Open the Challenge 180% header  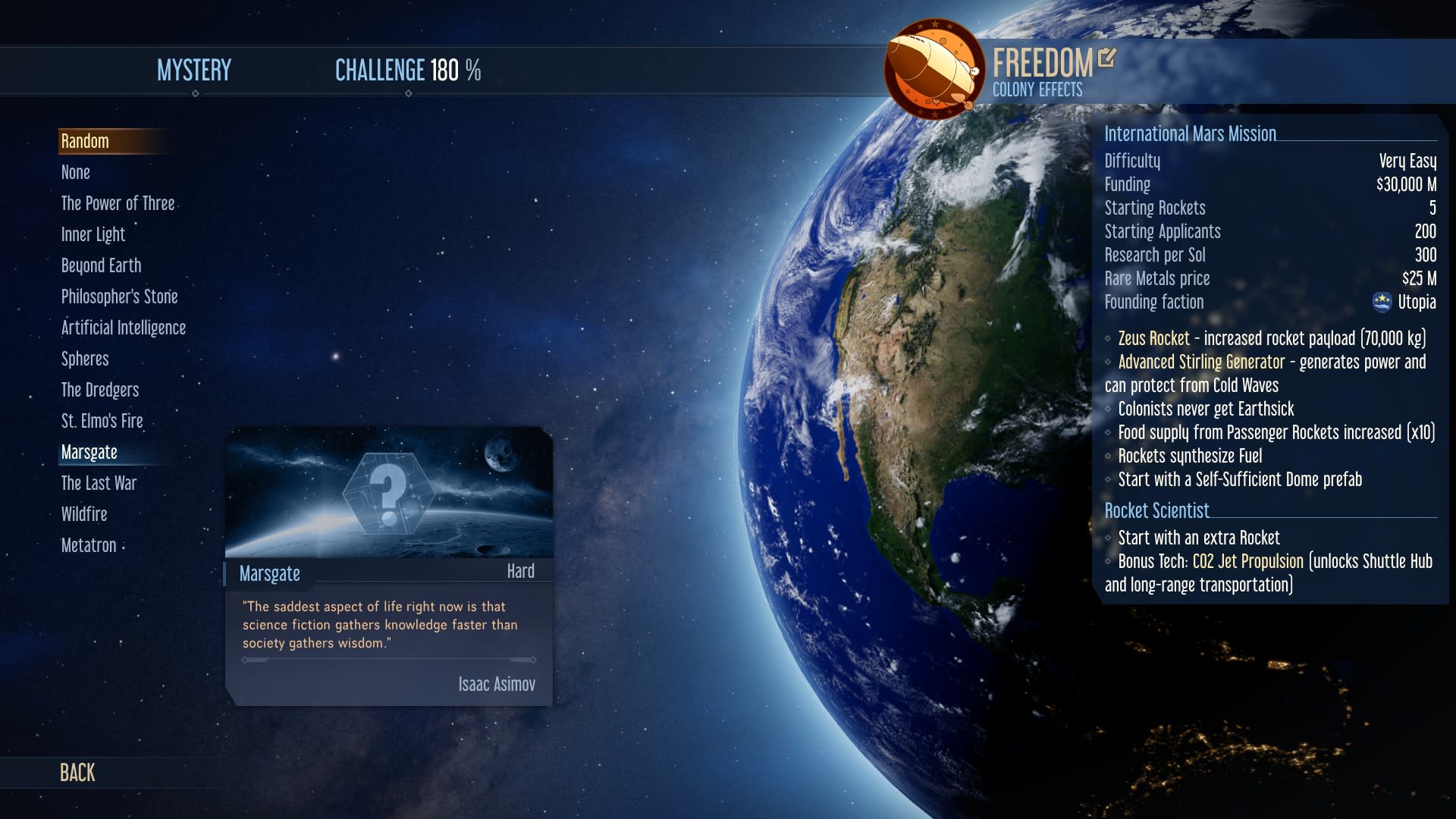coord(408,71)
